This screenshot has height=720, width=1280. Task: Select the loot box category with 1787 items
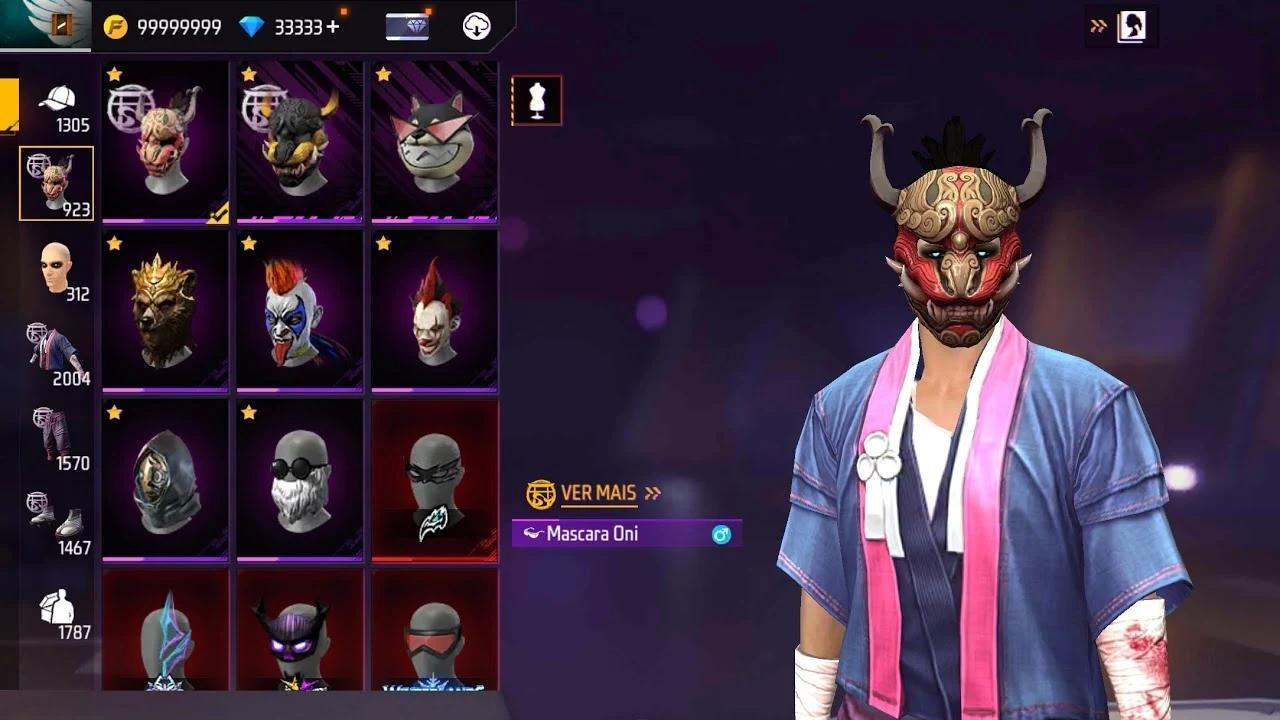57,605
